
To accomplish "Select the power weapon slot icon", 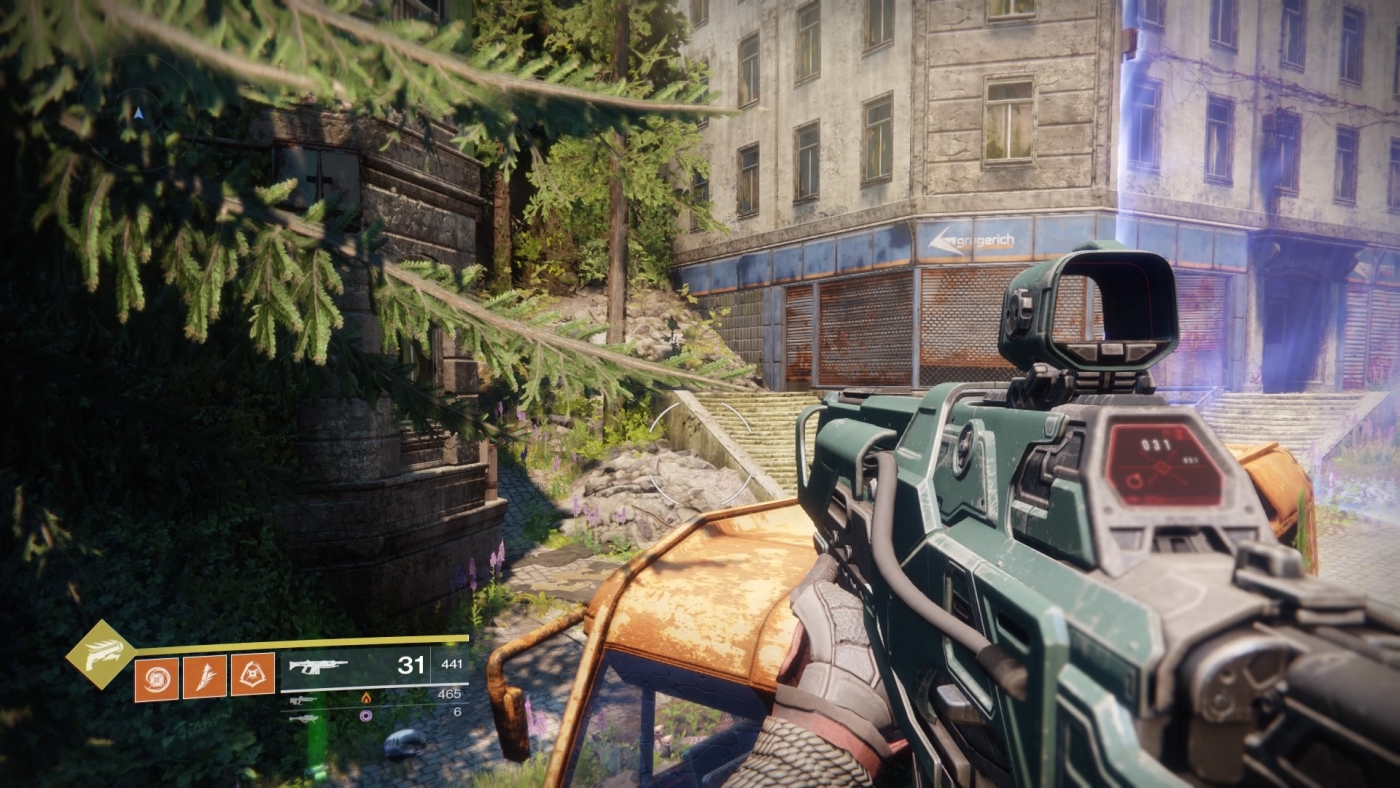I will coord(305,718).
